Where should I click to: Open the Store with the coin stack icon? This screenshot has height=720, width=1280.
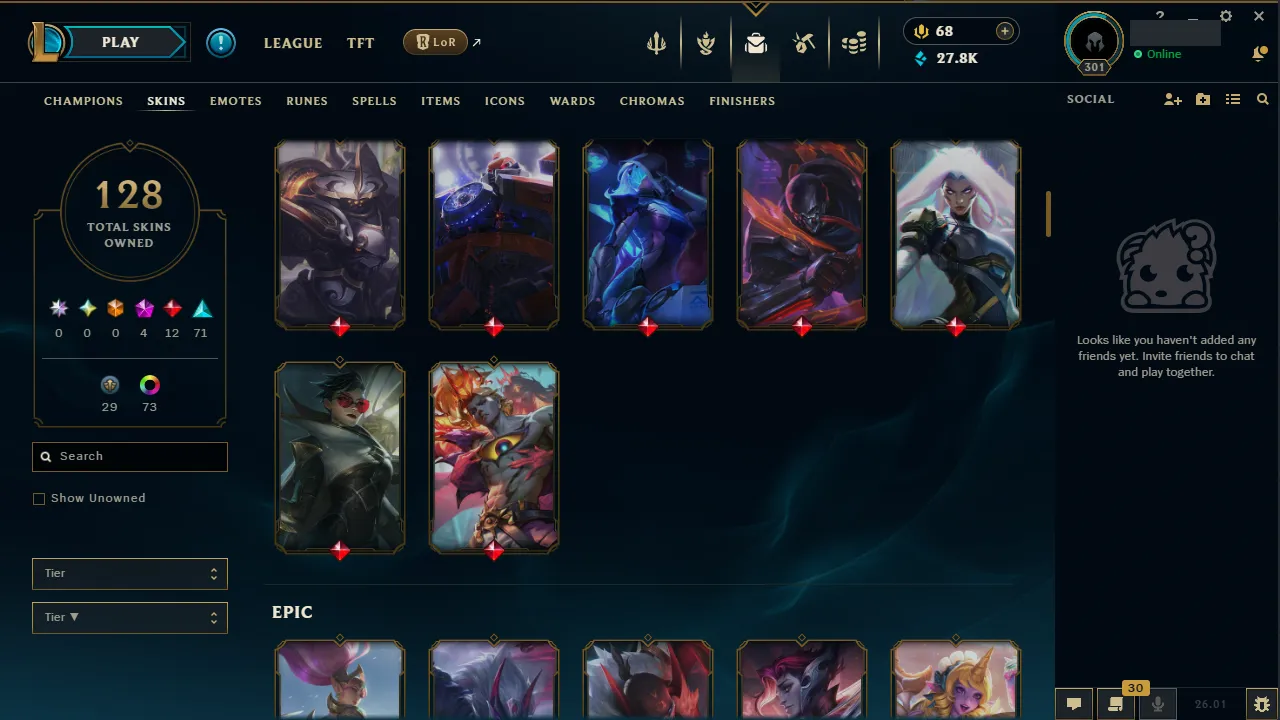854,43
